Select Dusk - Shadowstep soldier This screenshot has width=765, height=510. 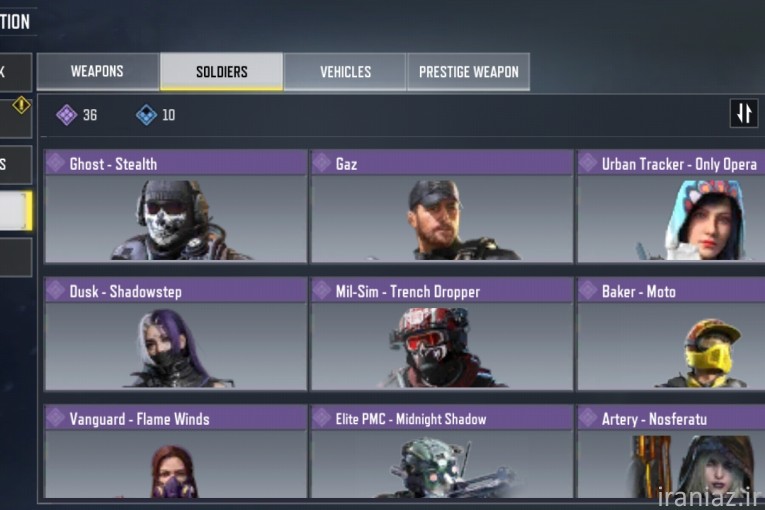[x=175, y=334]
